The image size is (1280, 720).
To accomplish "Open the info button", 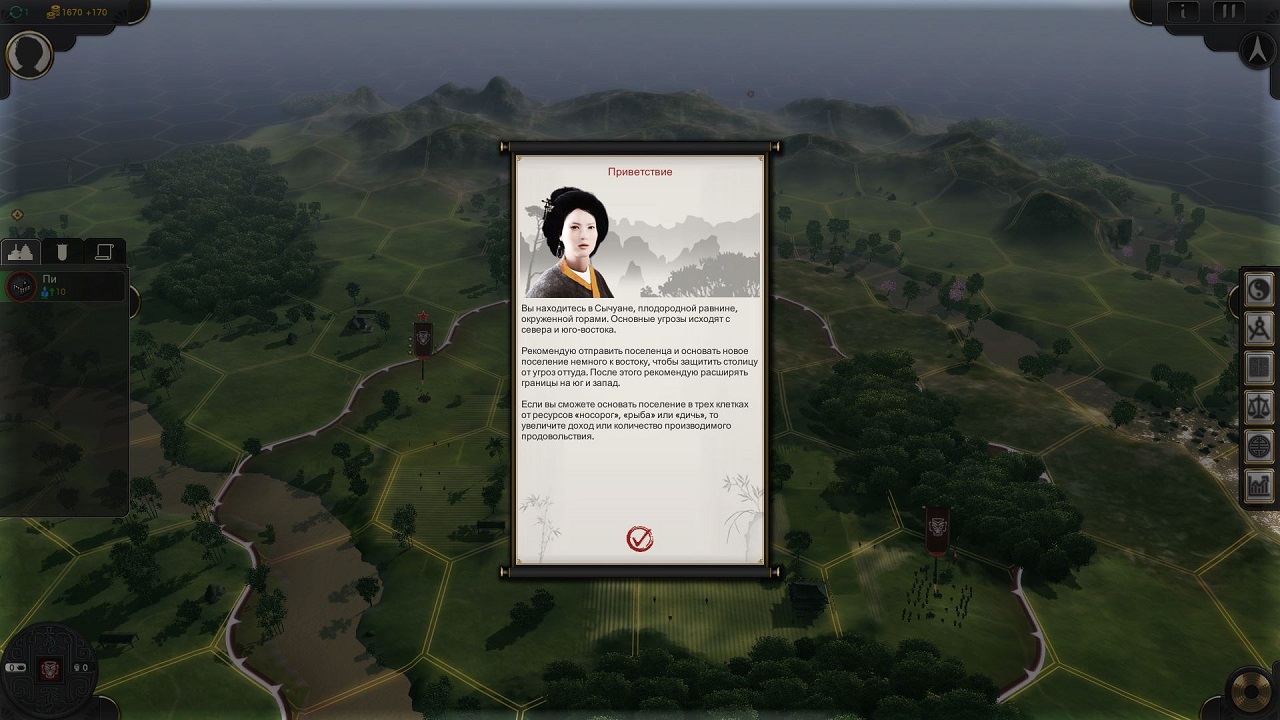I will pyautogui.click(x=1183, y=12).
